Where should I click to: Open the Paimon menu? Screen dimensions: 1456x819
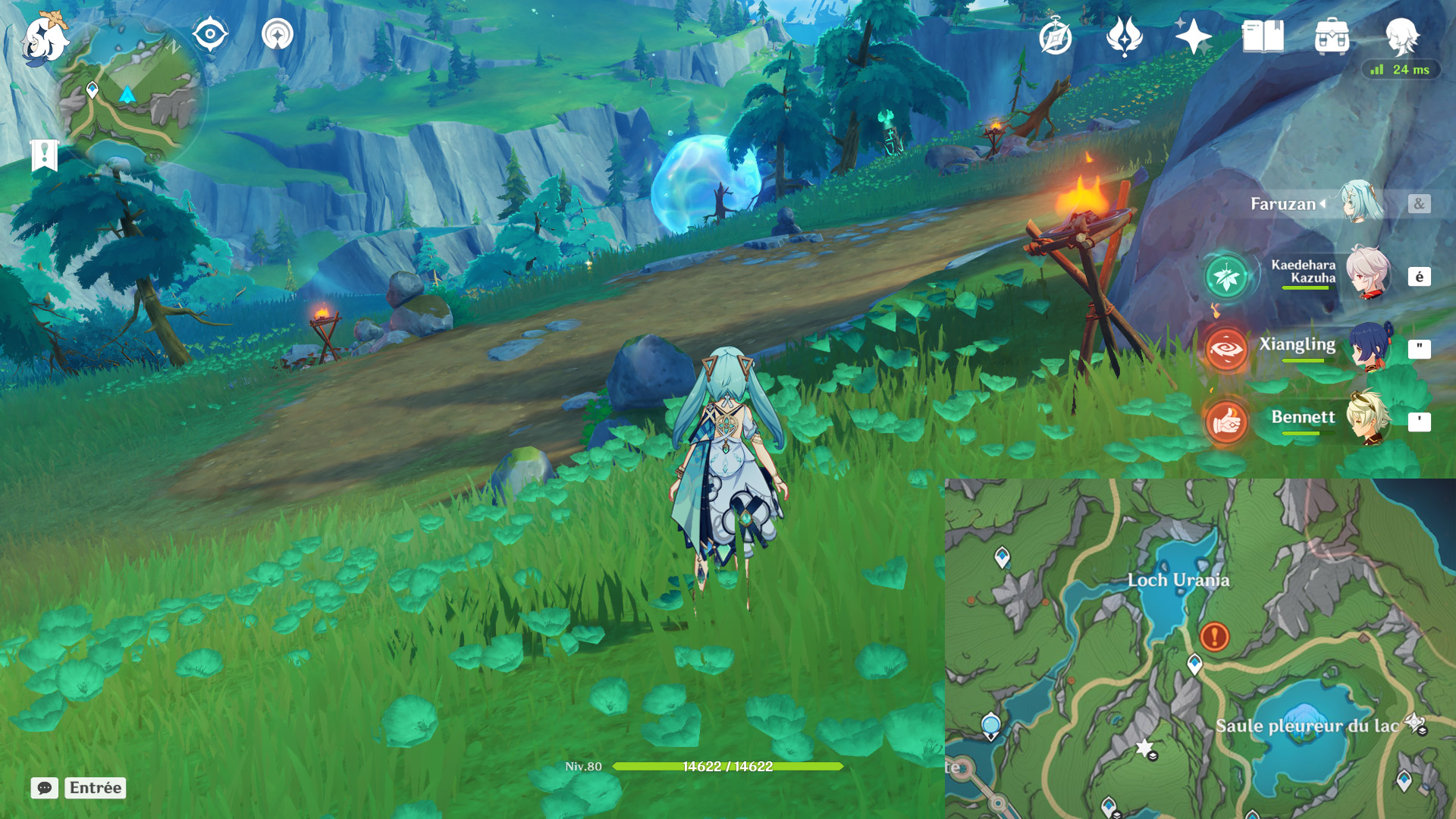44,38
